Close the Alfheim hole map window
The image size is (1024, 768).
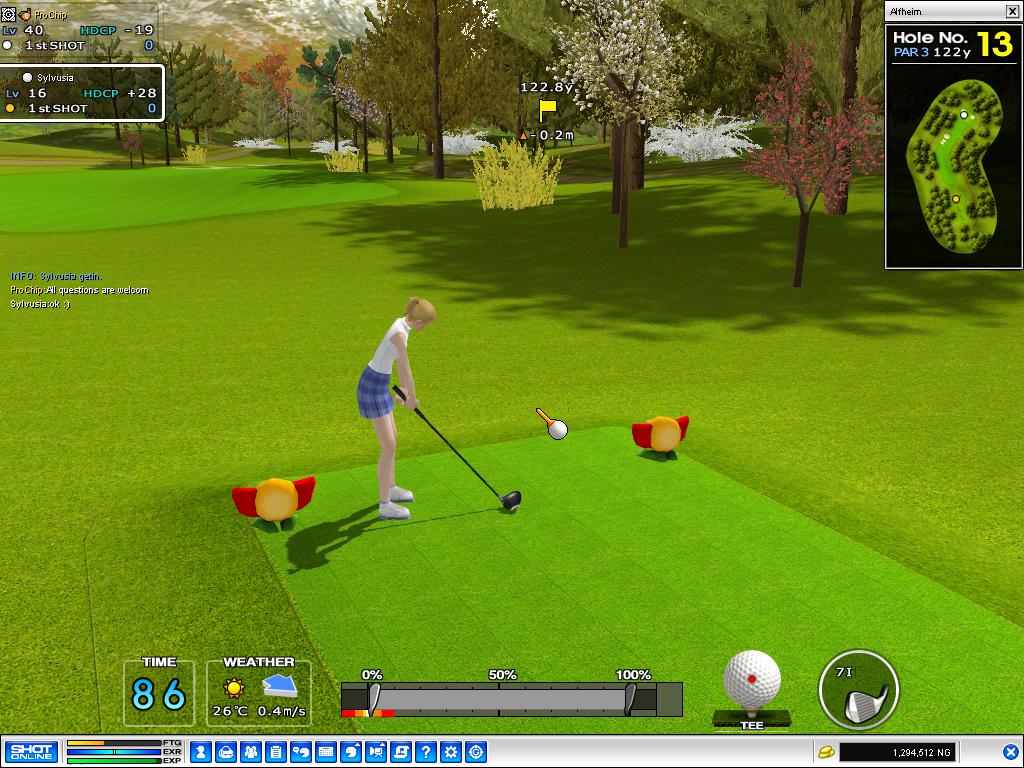tap(1011, 11)
